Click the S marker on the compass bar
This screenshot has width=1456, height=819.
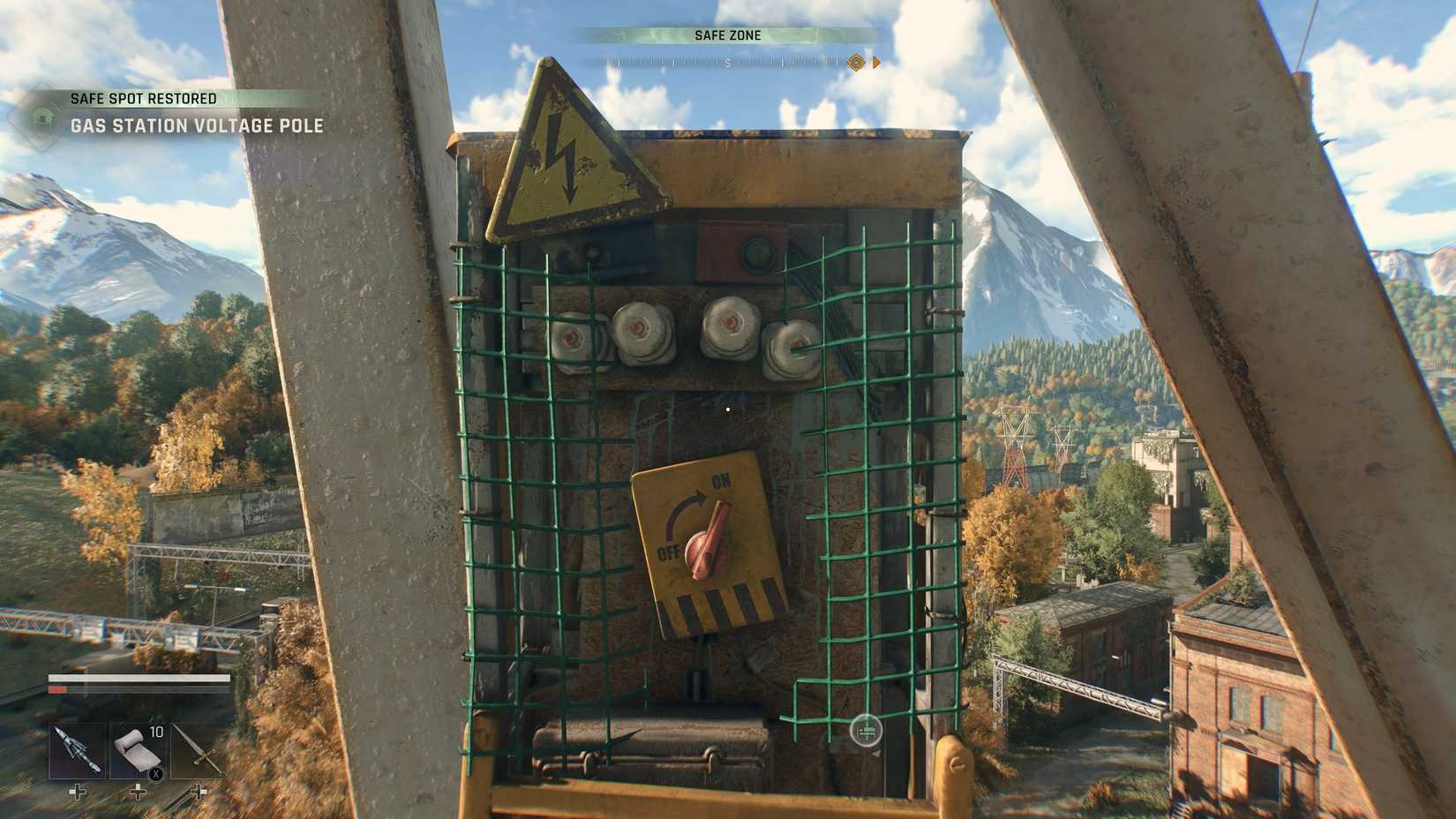click(x=725, y=64)
